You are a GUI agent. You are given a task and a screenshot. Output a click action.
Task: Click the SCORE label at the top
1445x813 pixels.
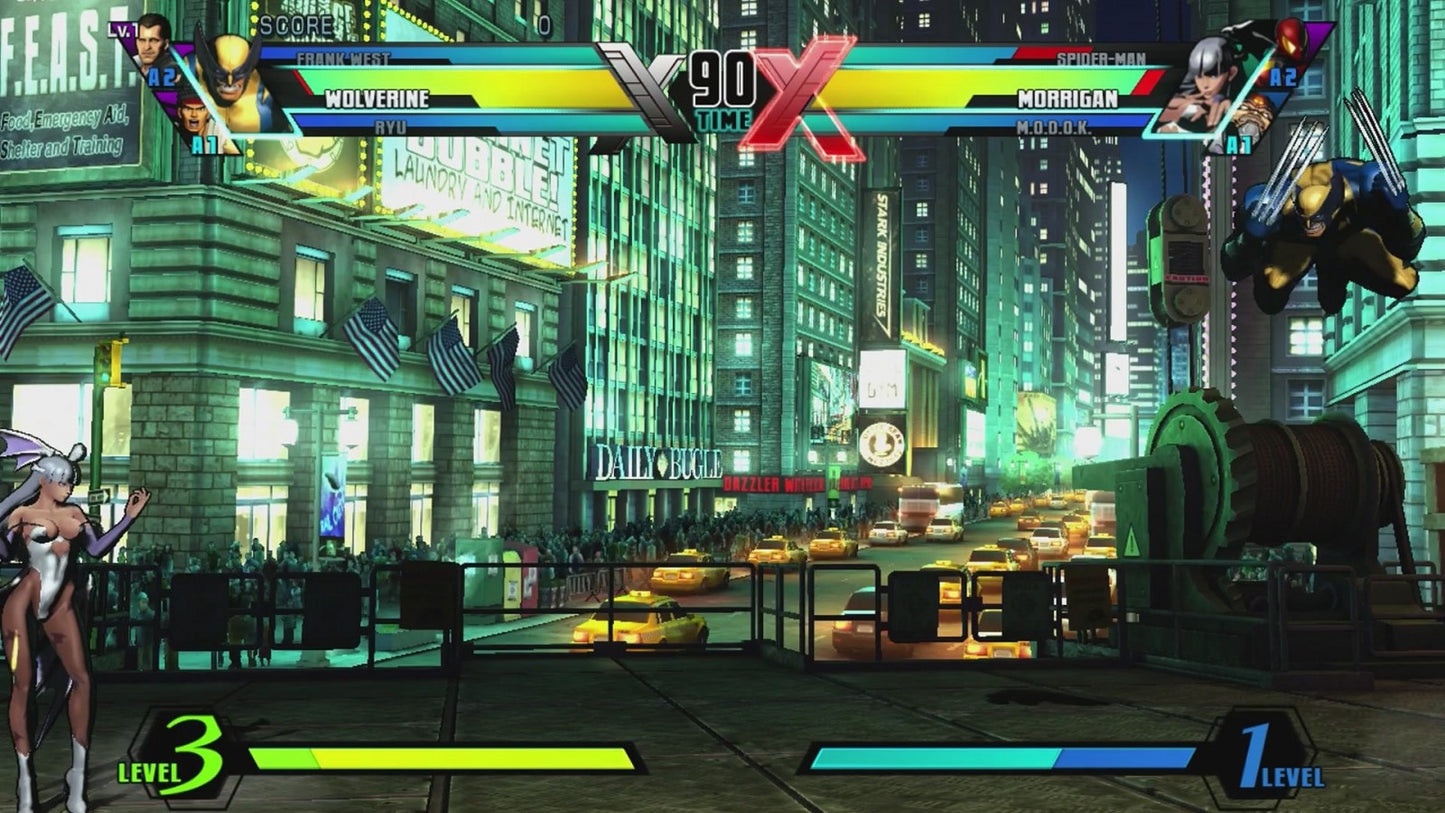(x=296, y=24)
